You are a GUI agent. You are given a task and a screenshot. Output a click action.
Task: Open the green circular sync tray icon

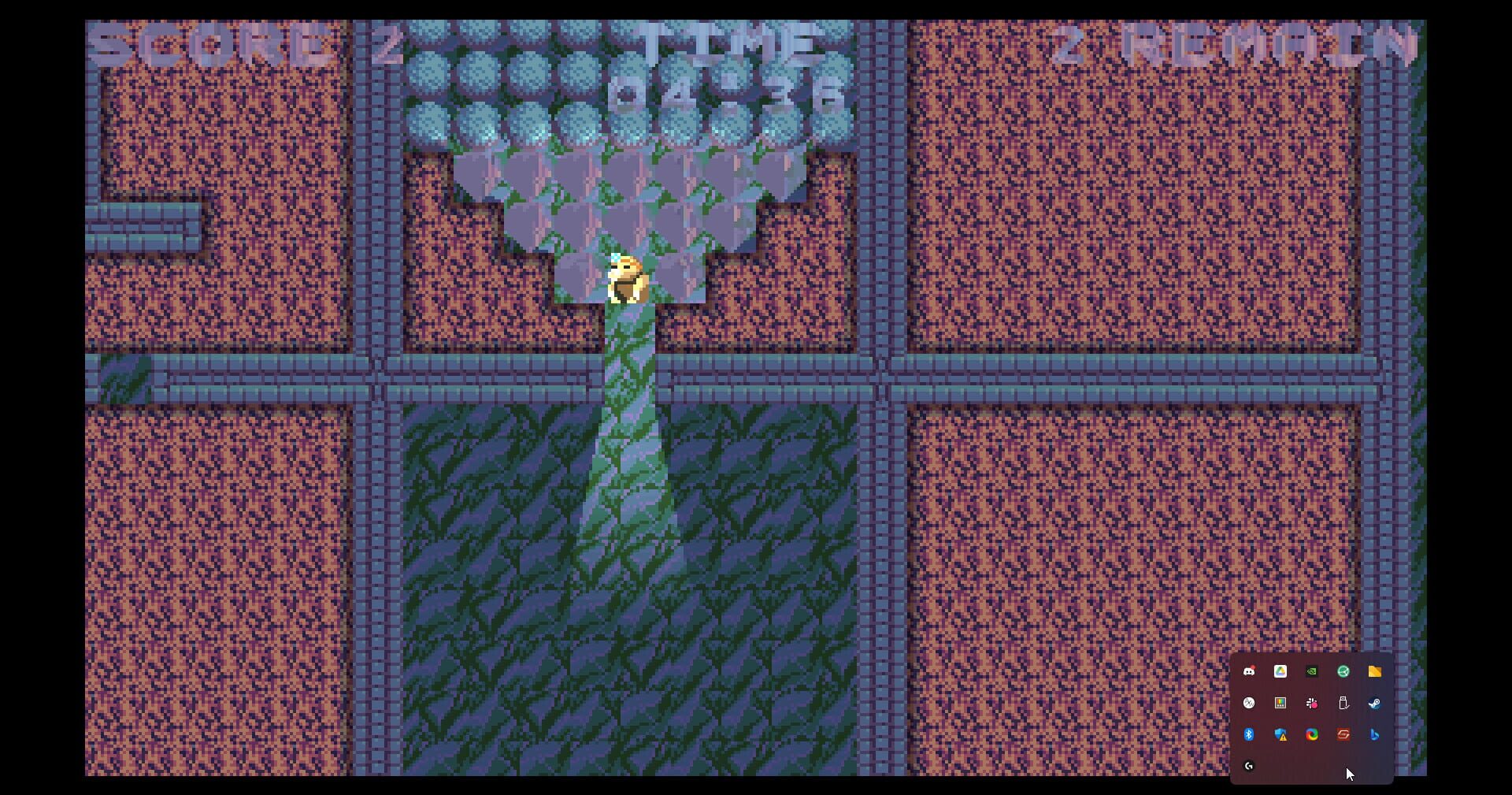click(x=1343, y=671)
